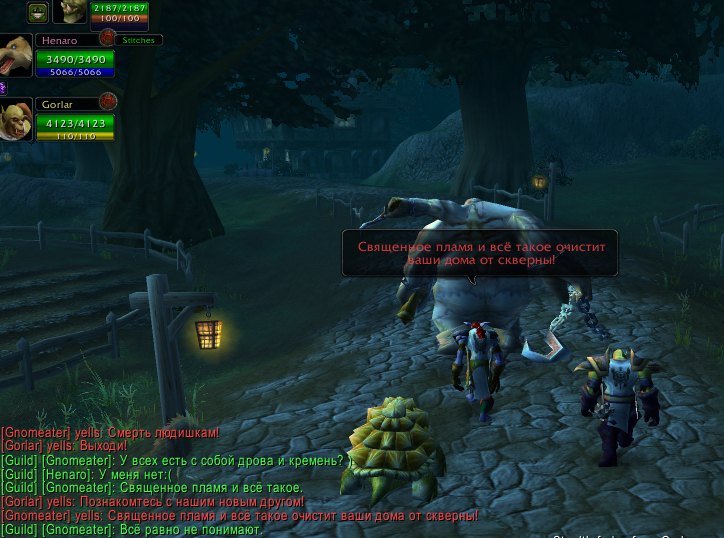Select the orc pet portrait frame

(x=70, y=11)
